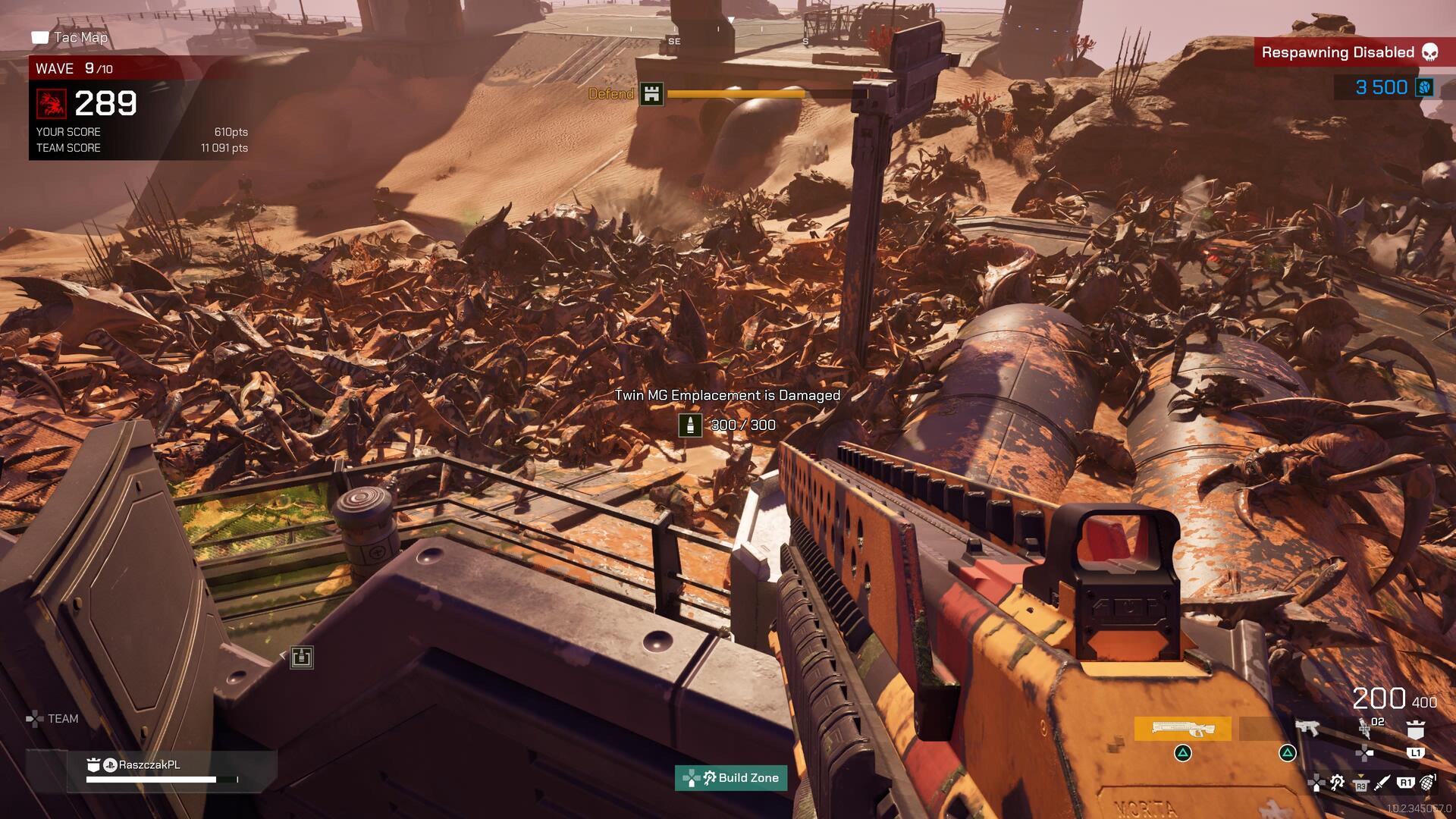
Task: Click the Defend objective castle icon
Action: (651, 94)
